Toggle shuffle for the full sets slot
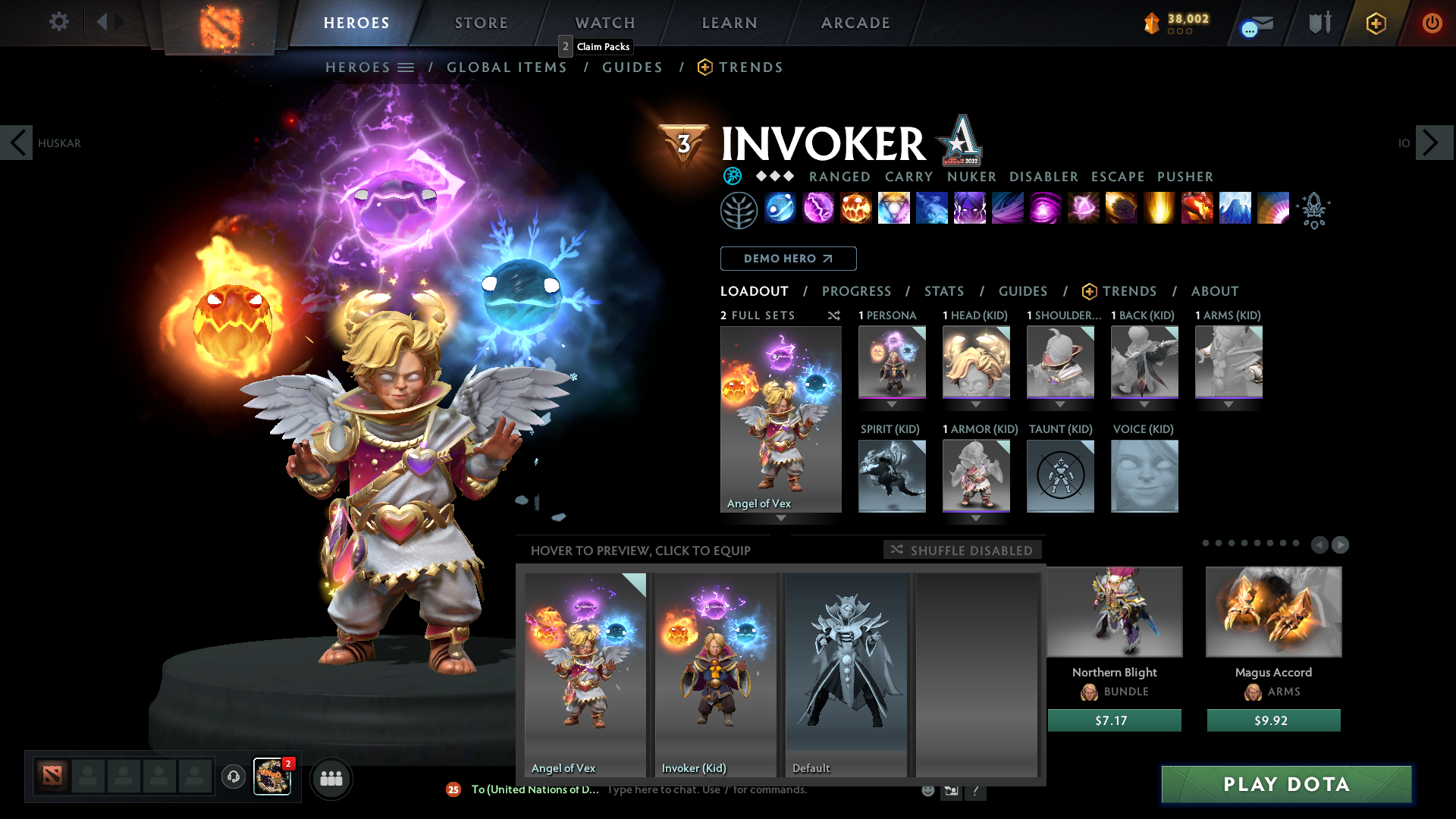This screenshot has height=819, width=1456. (x=834, y=315)
